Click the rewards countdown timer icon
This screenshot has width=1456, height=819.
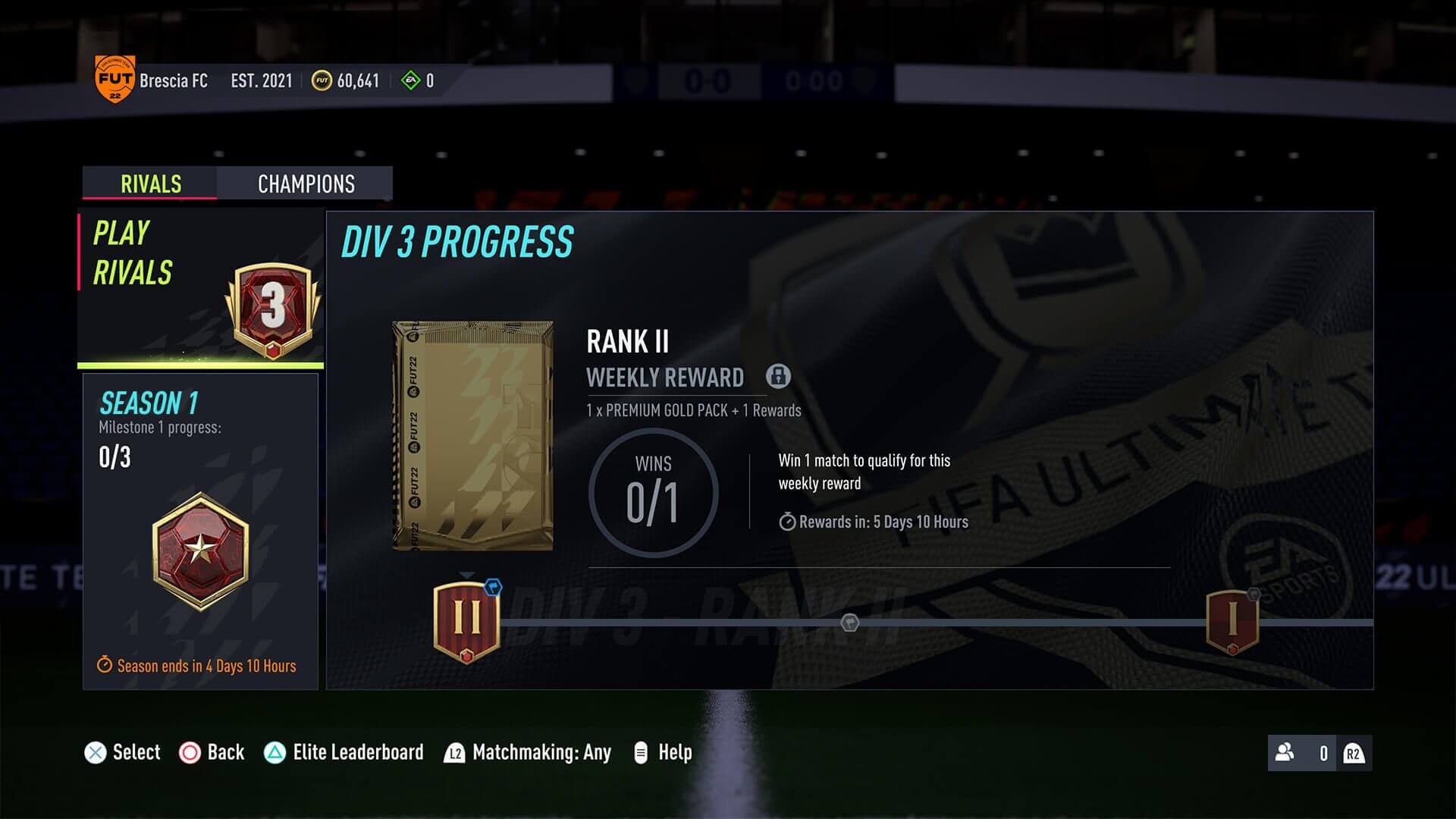(786, 522)
